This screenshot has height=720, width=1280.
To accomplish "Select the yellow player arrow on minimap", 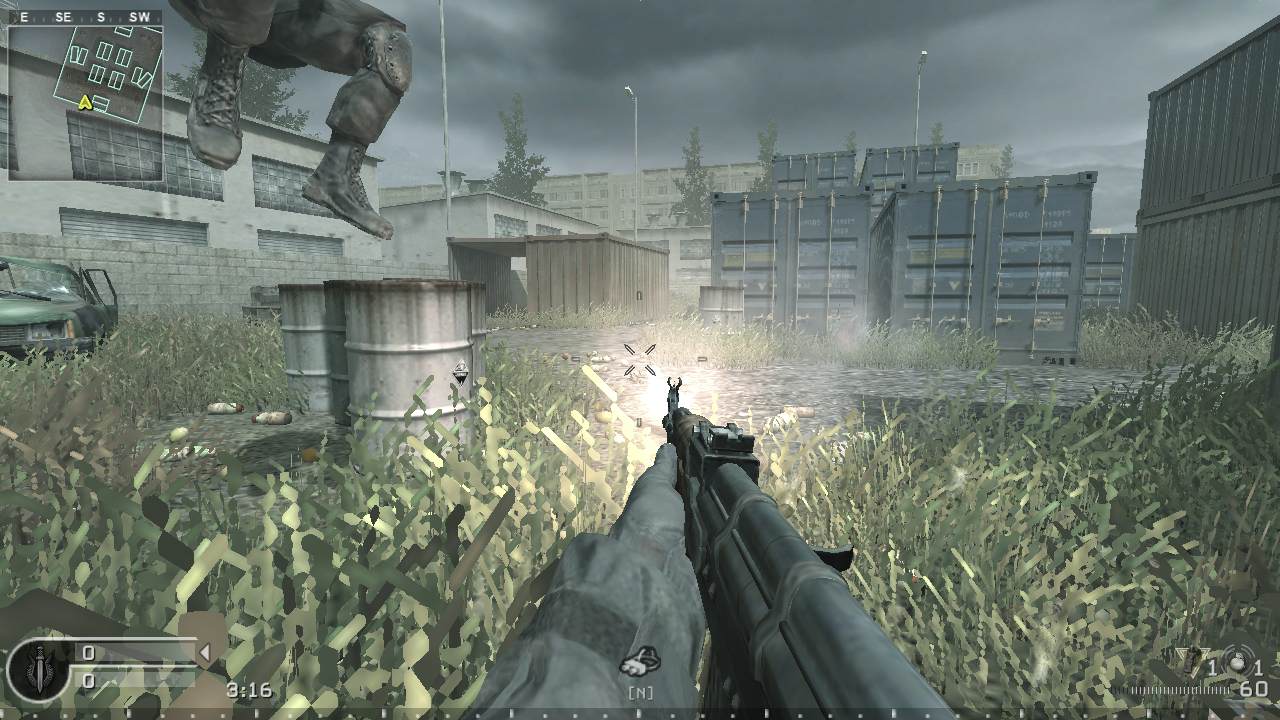I will click(x=86, y=101).
